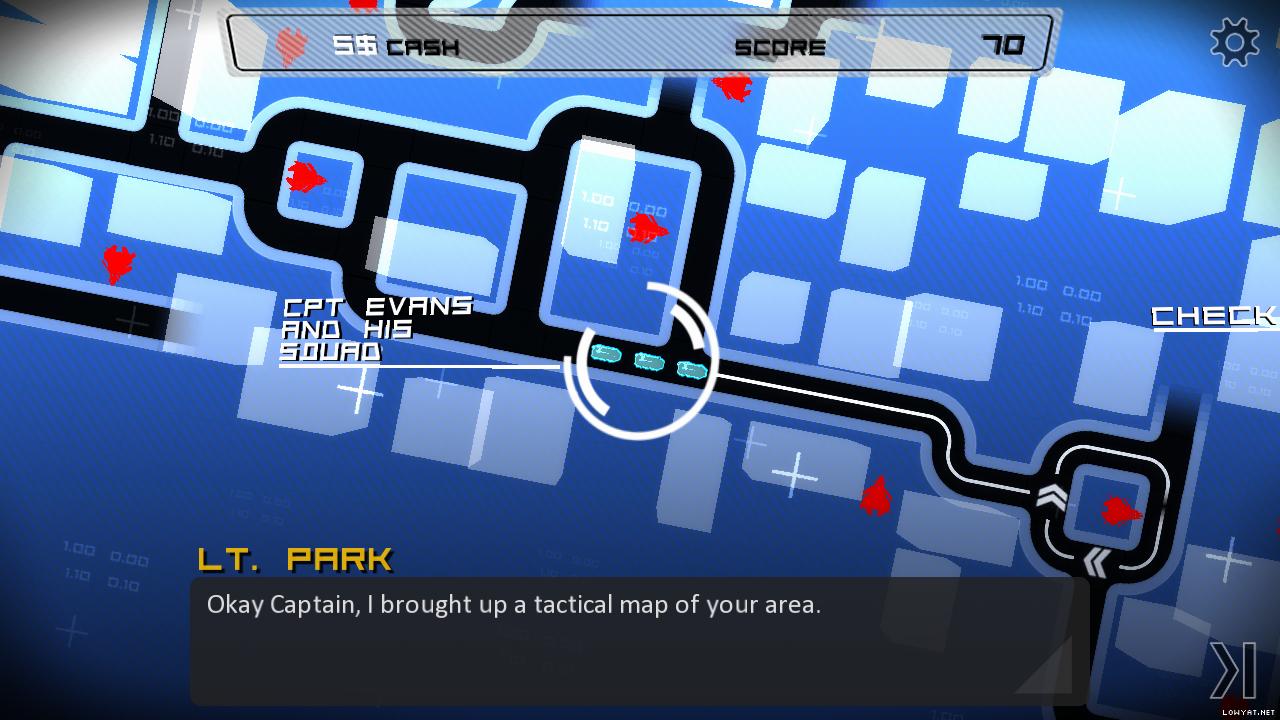Open the settings gear menu
This screenshot has width=1280, height=720.
click(x=1235, y=42)
